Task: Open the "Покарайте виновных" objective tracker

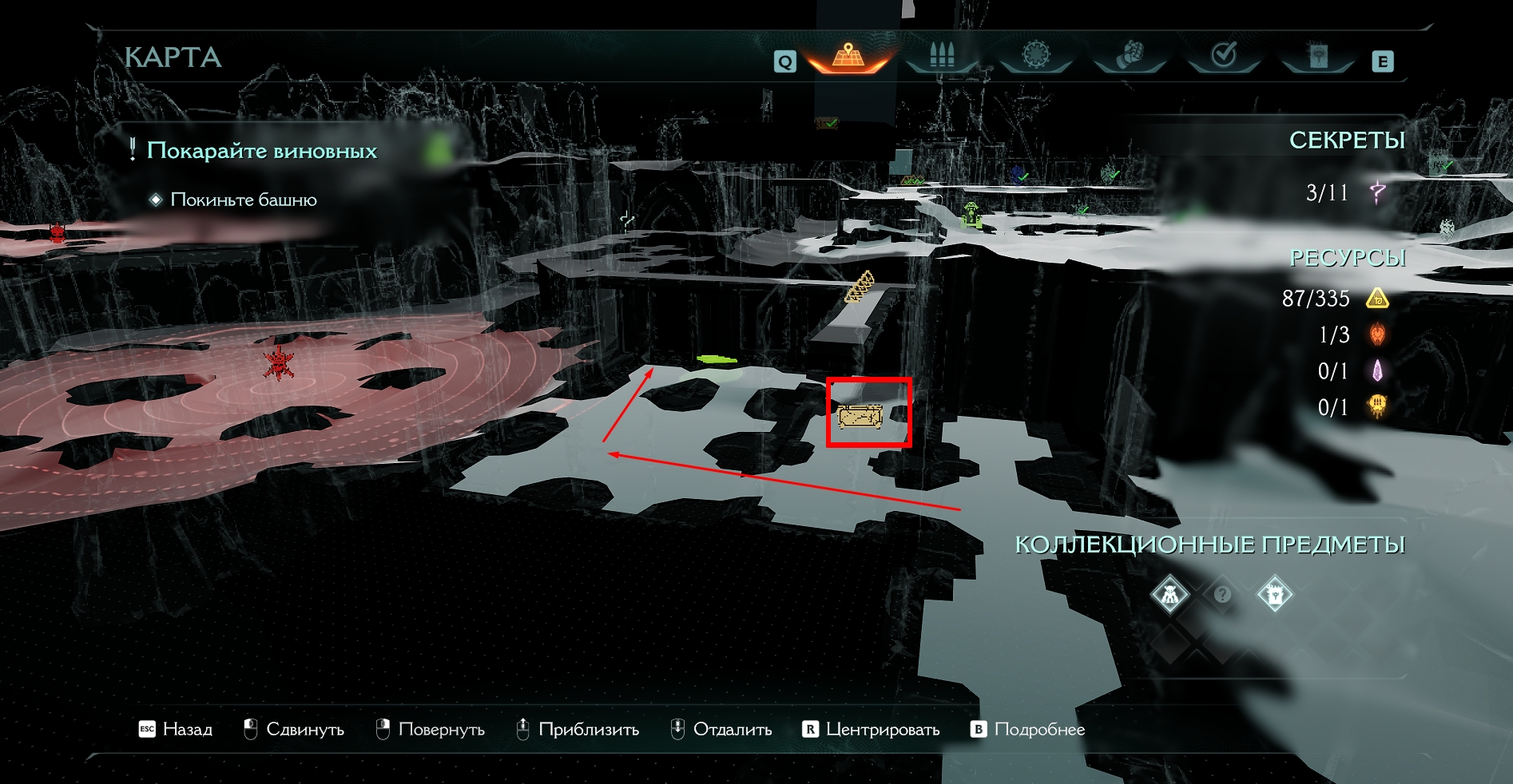Action: [261, 151]
